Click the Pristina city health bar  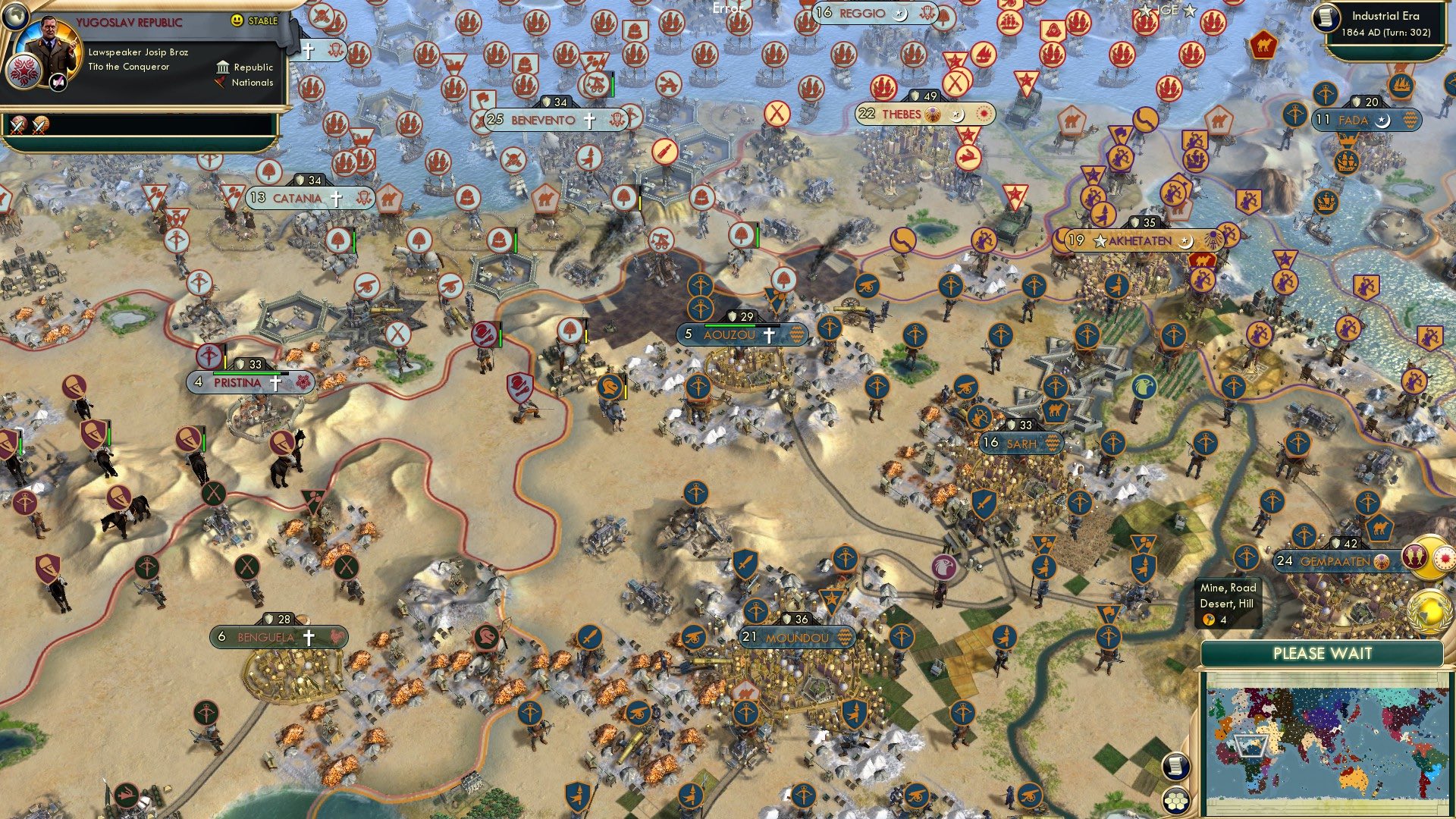point(251,373)
